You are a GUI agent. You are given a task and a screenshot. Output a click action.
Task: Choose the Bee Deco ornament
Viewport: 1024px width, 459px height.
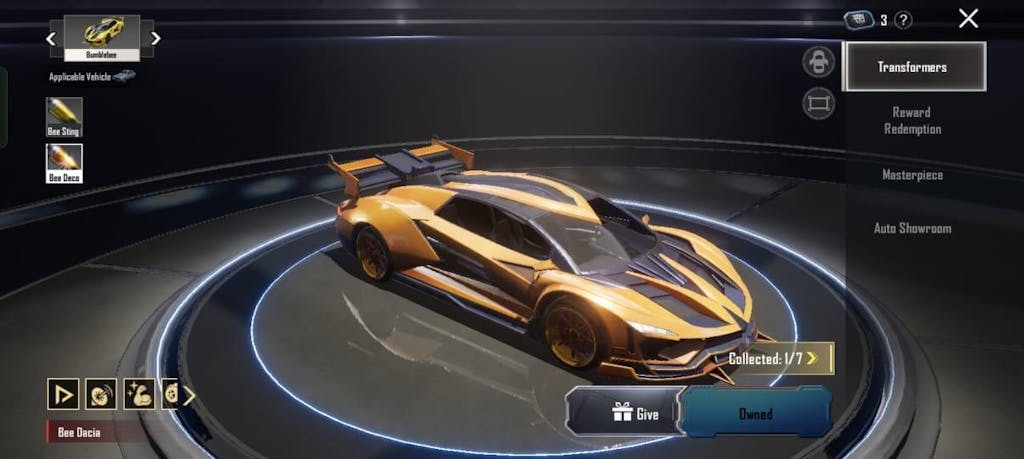(x=64, y=162)
